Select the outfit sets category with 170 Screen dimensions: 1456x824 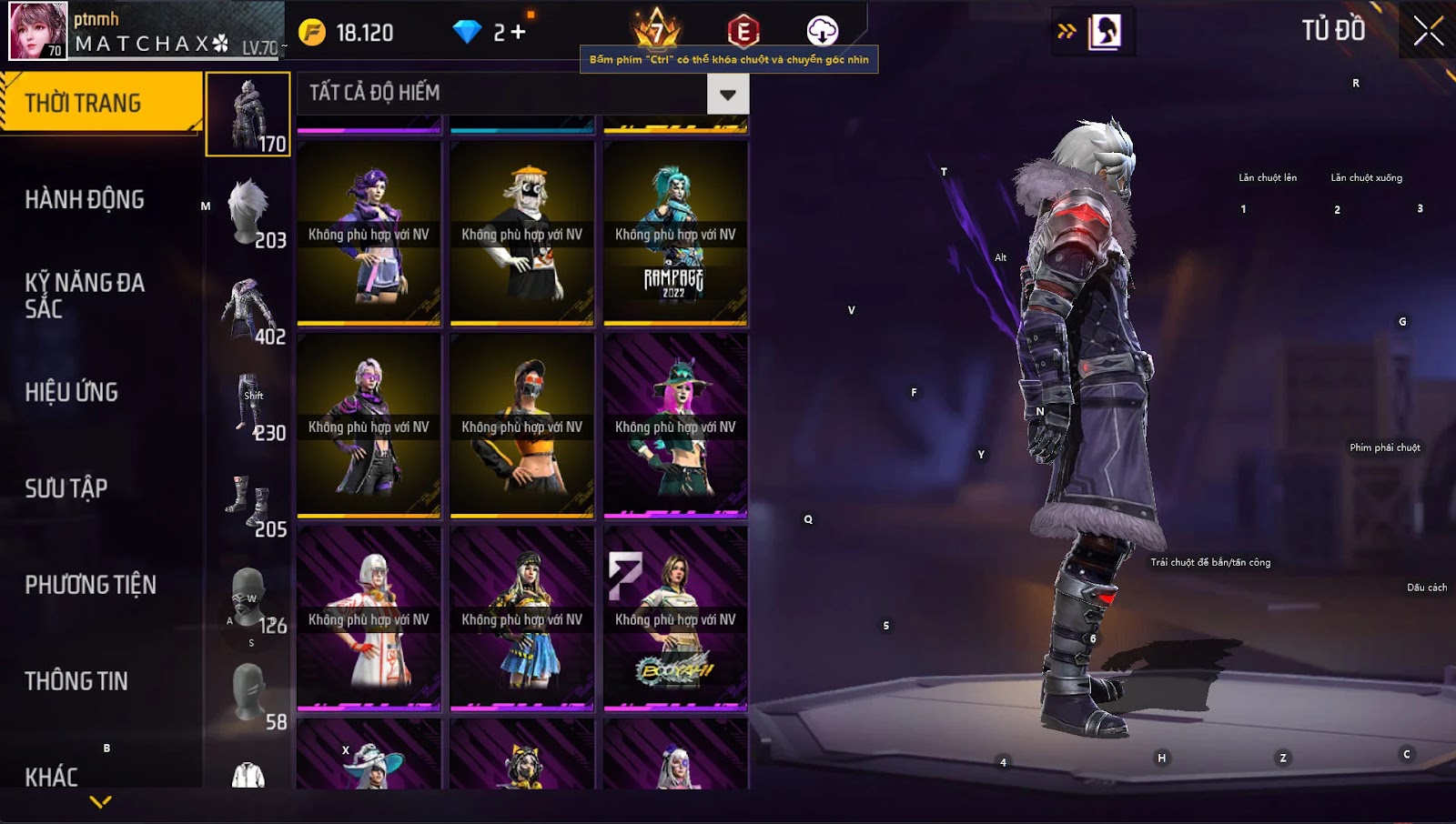point(248,115)
